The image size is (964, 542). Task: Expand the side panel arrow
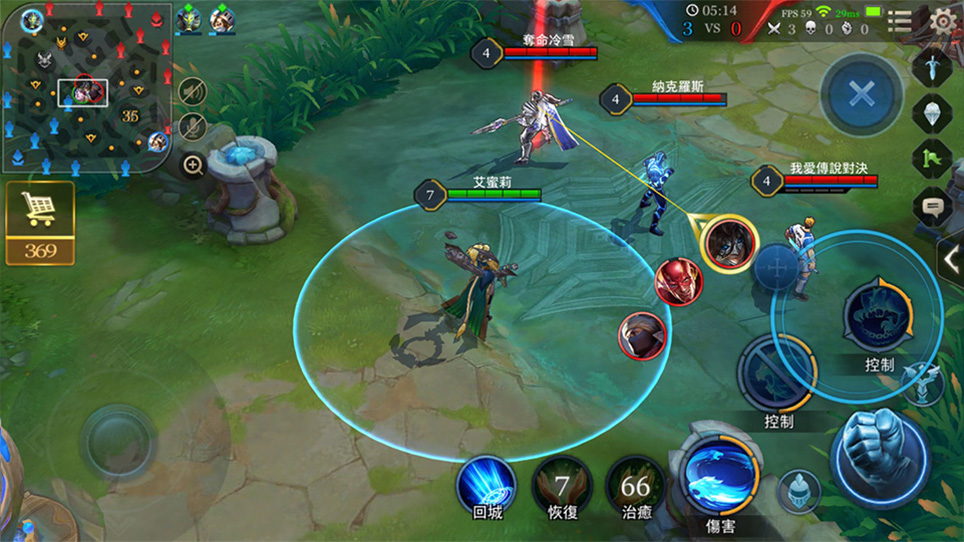(950, 260)
